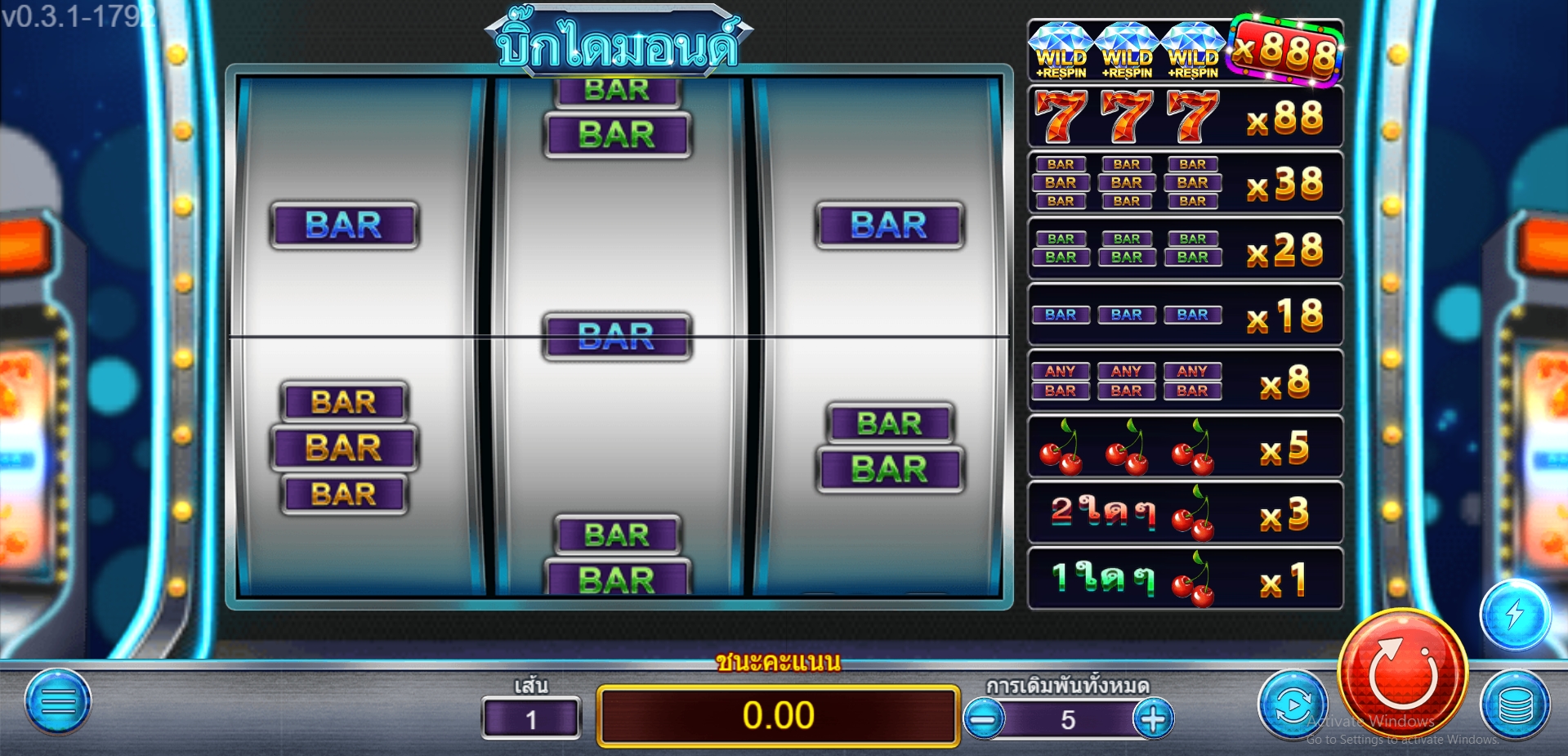This screenshot has height=756, width=1568.
Task: Click the ANY BAR symbol in the x8 row
Action: click(x=1060, y=380)
